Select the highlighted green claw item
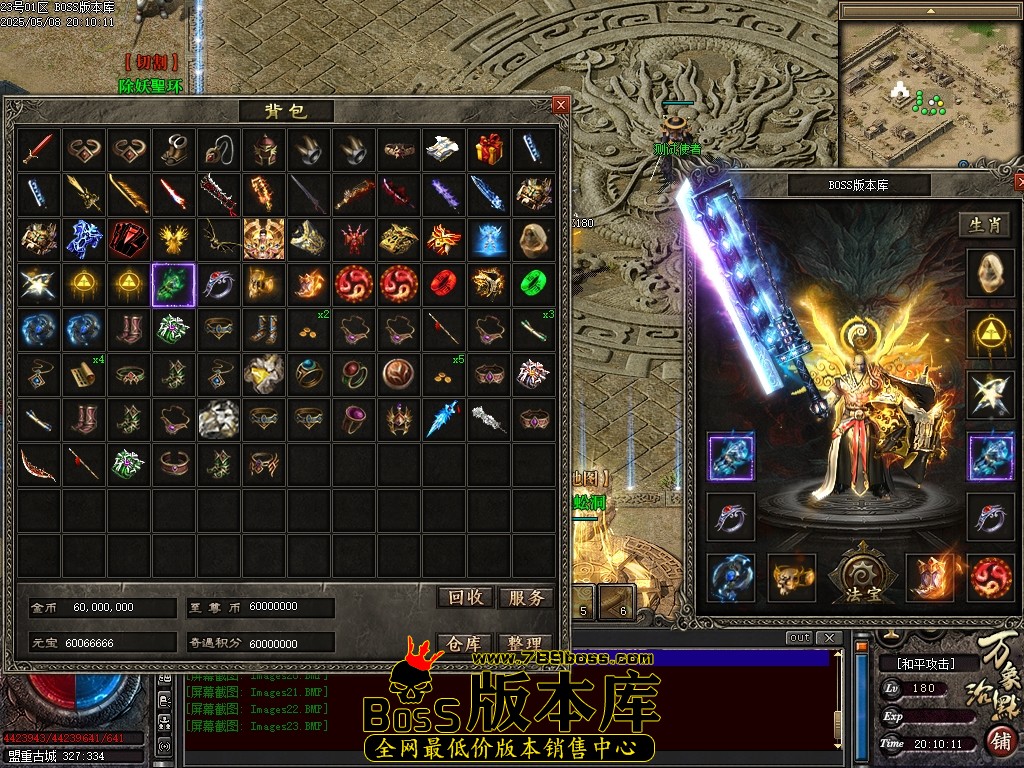Screen dimensions: 1024x768 [172, 285]
